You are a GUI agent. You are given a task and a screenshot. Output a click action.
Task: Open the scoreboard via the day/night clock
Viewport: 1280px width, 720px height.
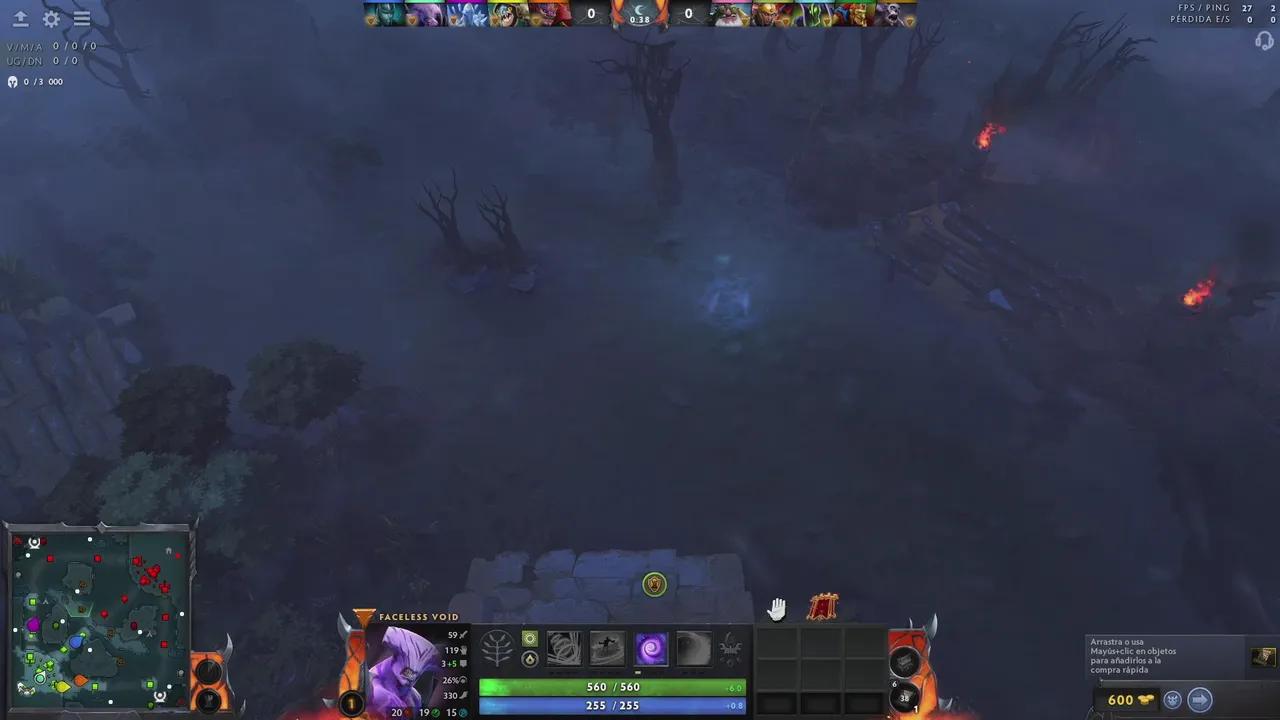pos(640,13)
